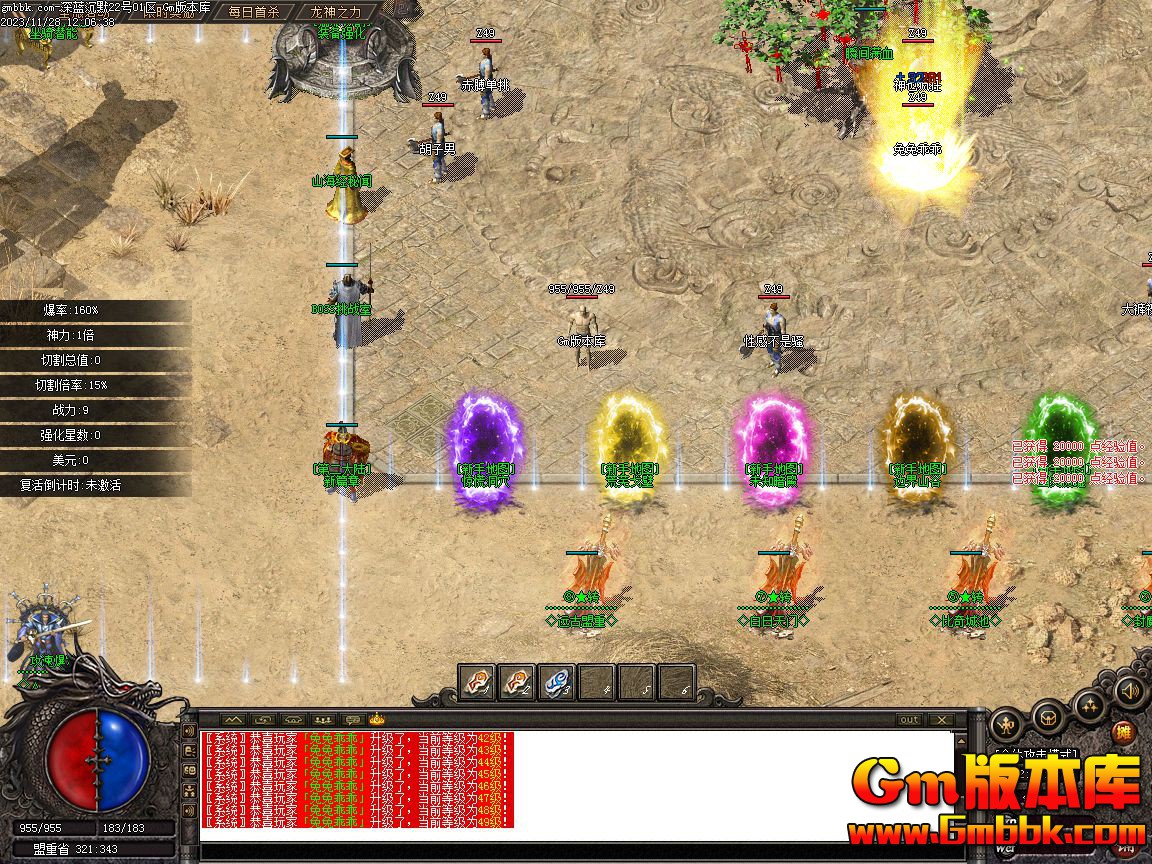The width and height of the screenshot is (1152, 864).
Task: Open the 限时奖励 timed reward menu
Action: (167, 12)
